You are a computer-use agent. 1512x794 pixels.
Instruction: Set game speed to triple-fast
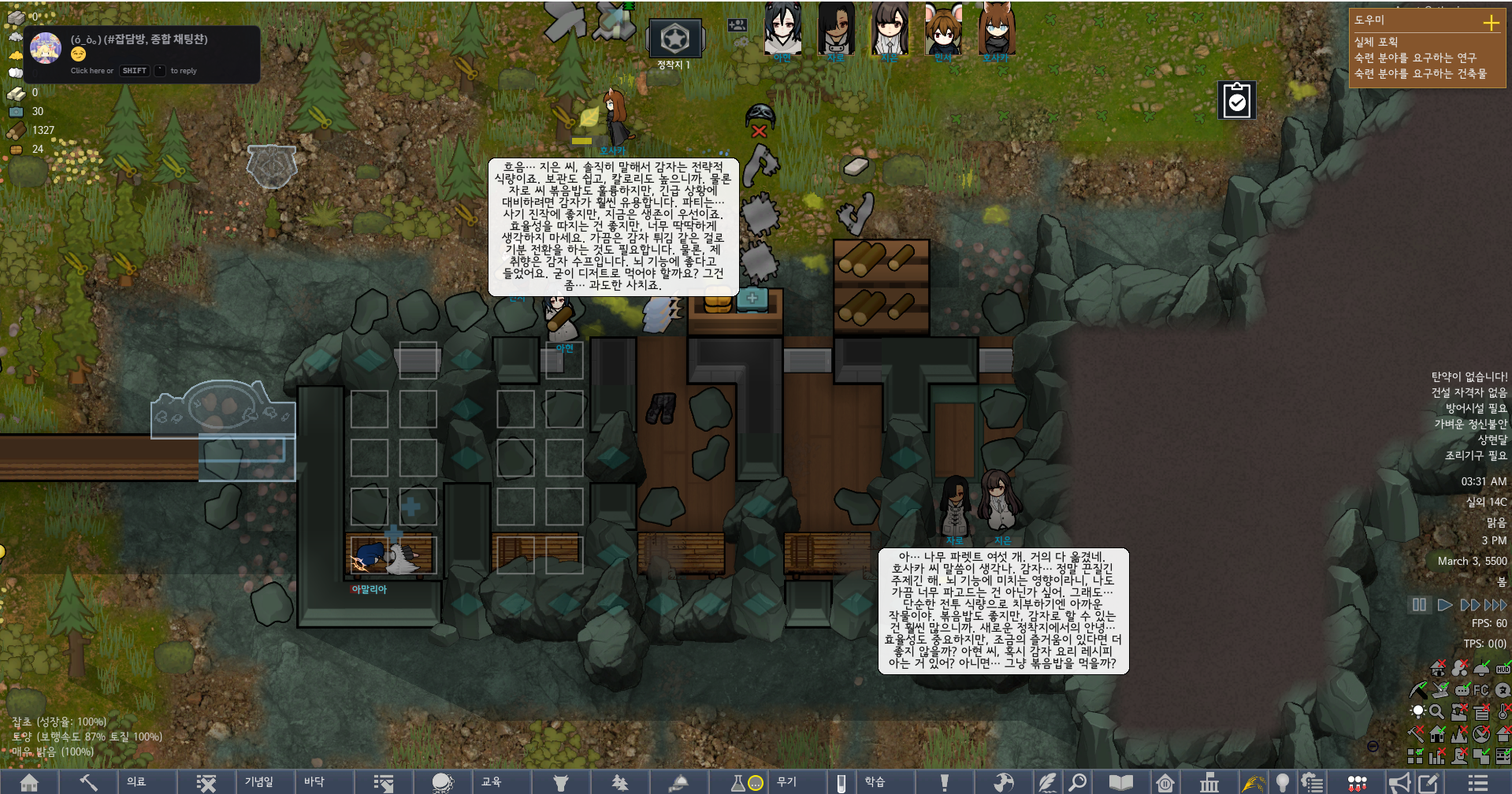pos(1495,605)
